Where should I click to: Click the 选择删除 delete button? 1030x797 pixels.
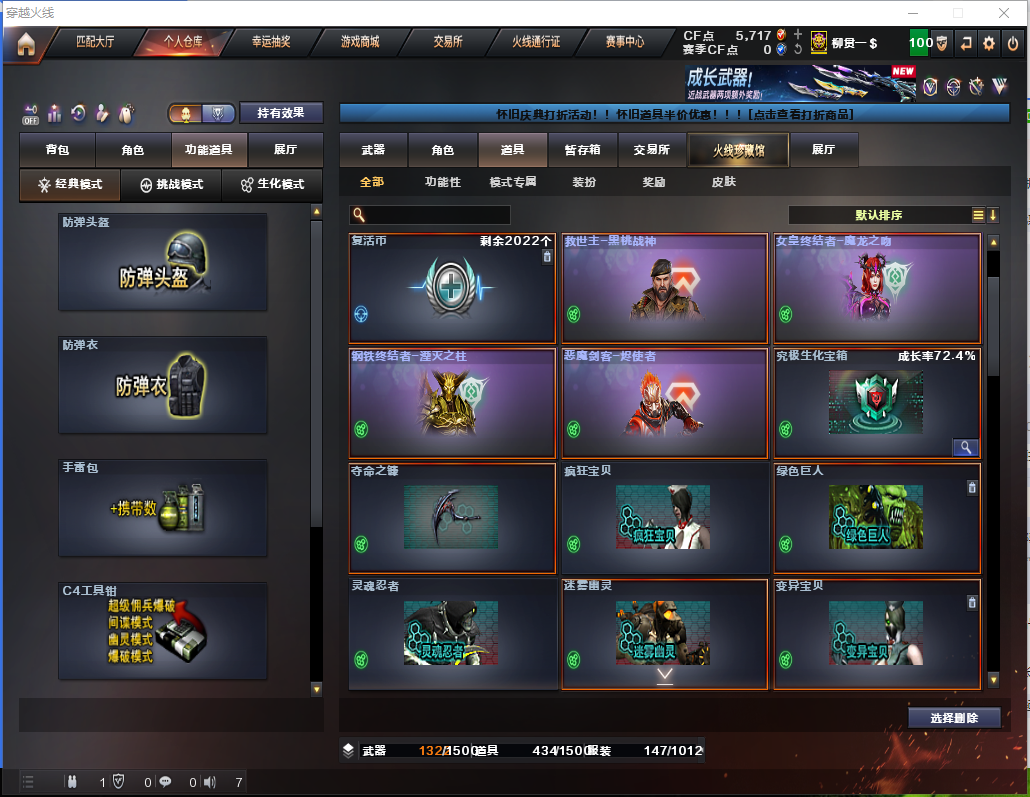pos(954,718)
